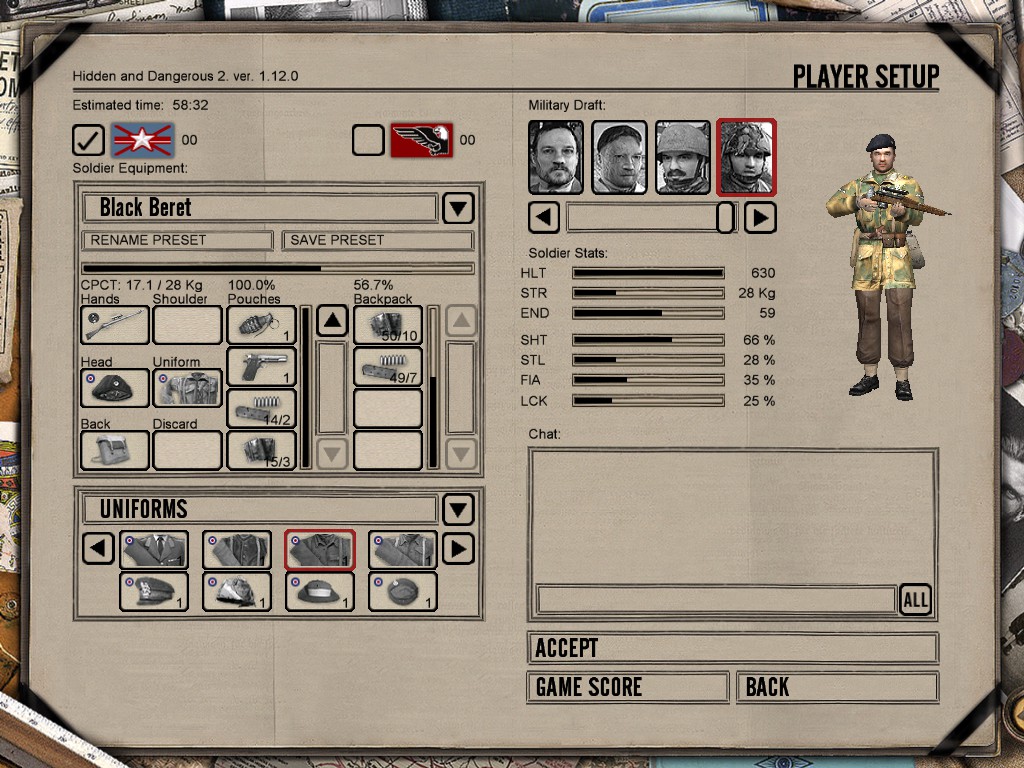Screen dimensions: 1024x768
Task: Choose the hand grenade pouch slot
Action: [x=261, y=325]
